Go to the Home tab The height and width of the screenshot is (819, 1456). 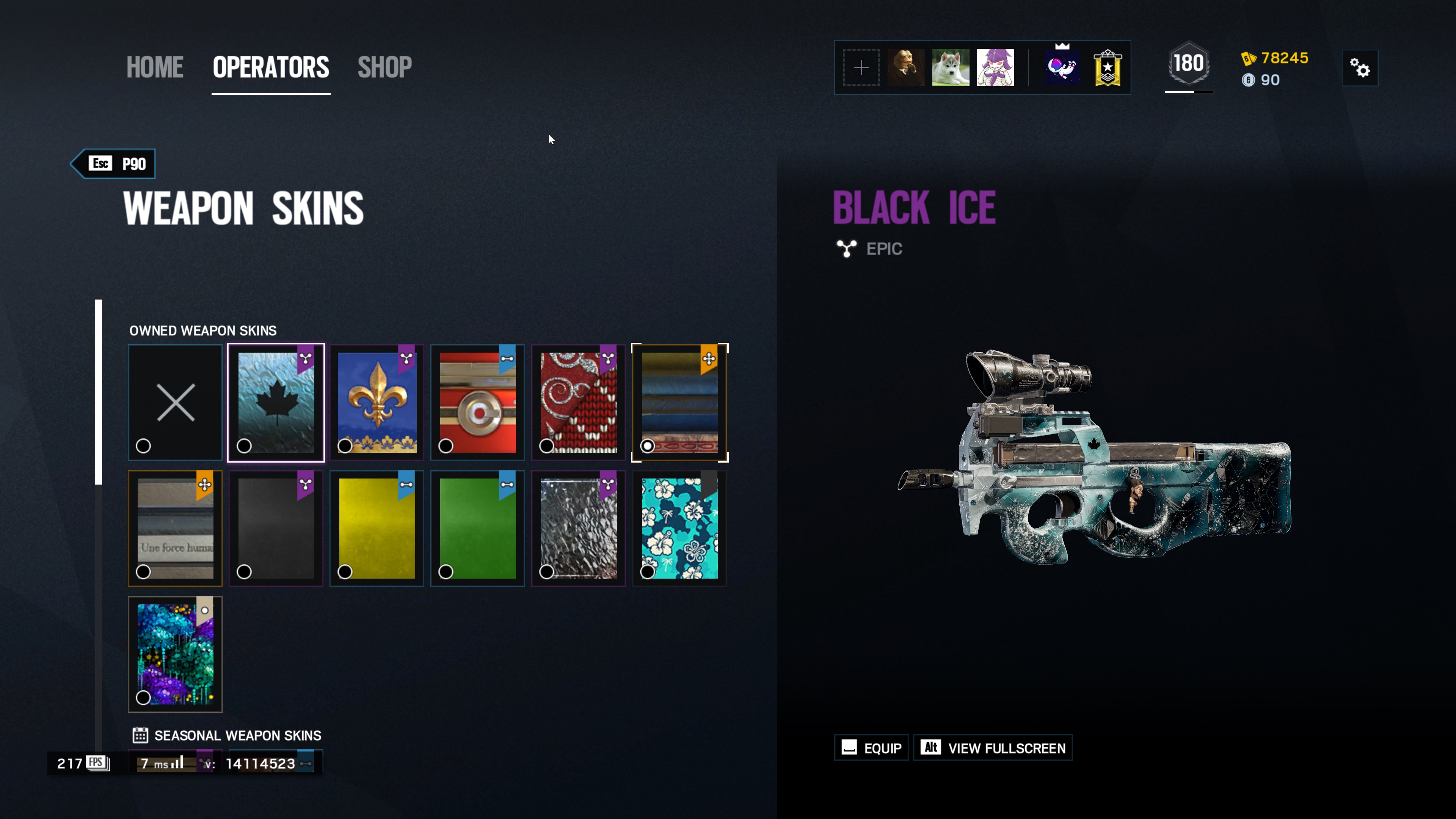click(x=154, y=67)
